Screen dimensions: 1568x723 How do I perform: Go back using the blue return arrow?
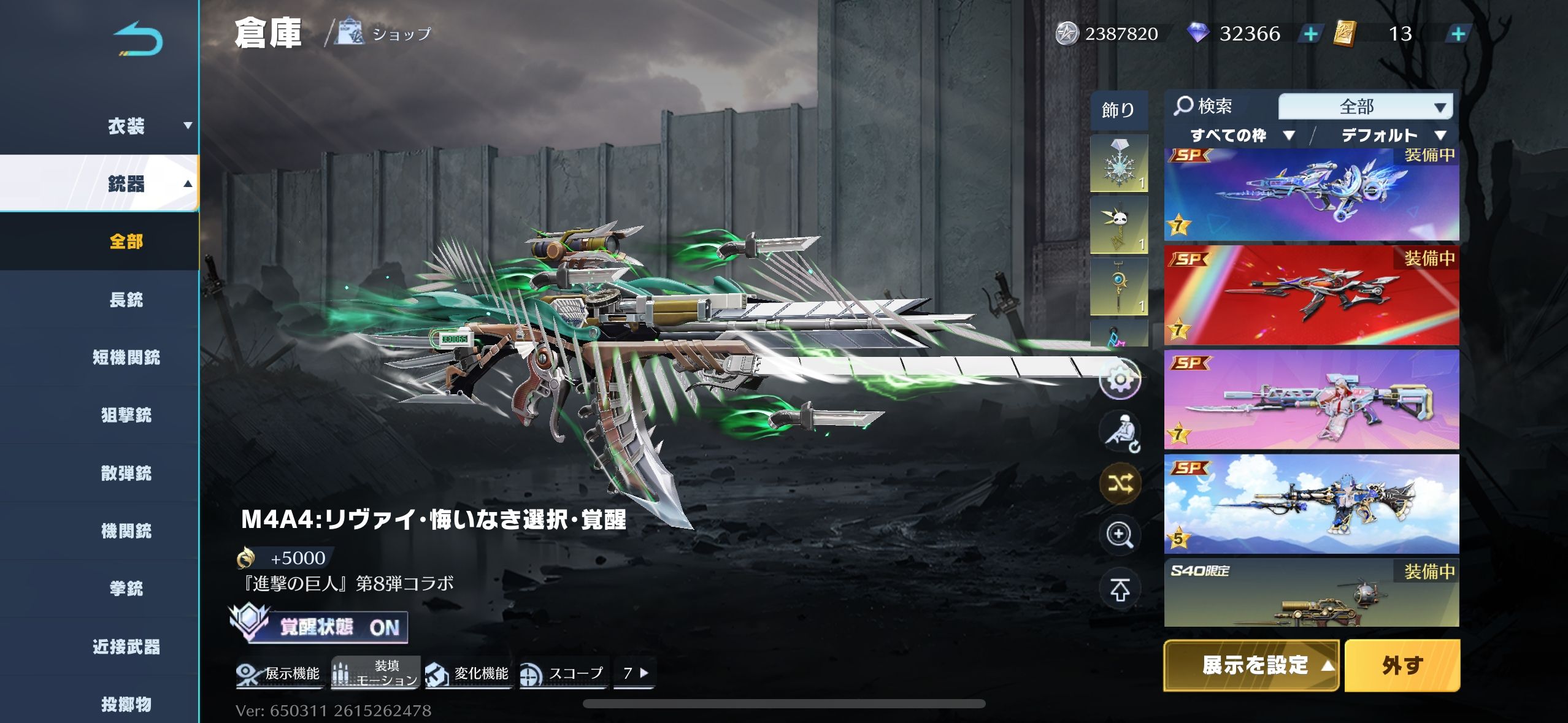138,39
